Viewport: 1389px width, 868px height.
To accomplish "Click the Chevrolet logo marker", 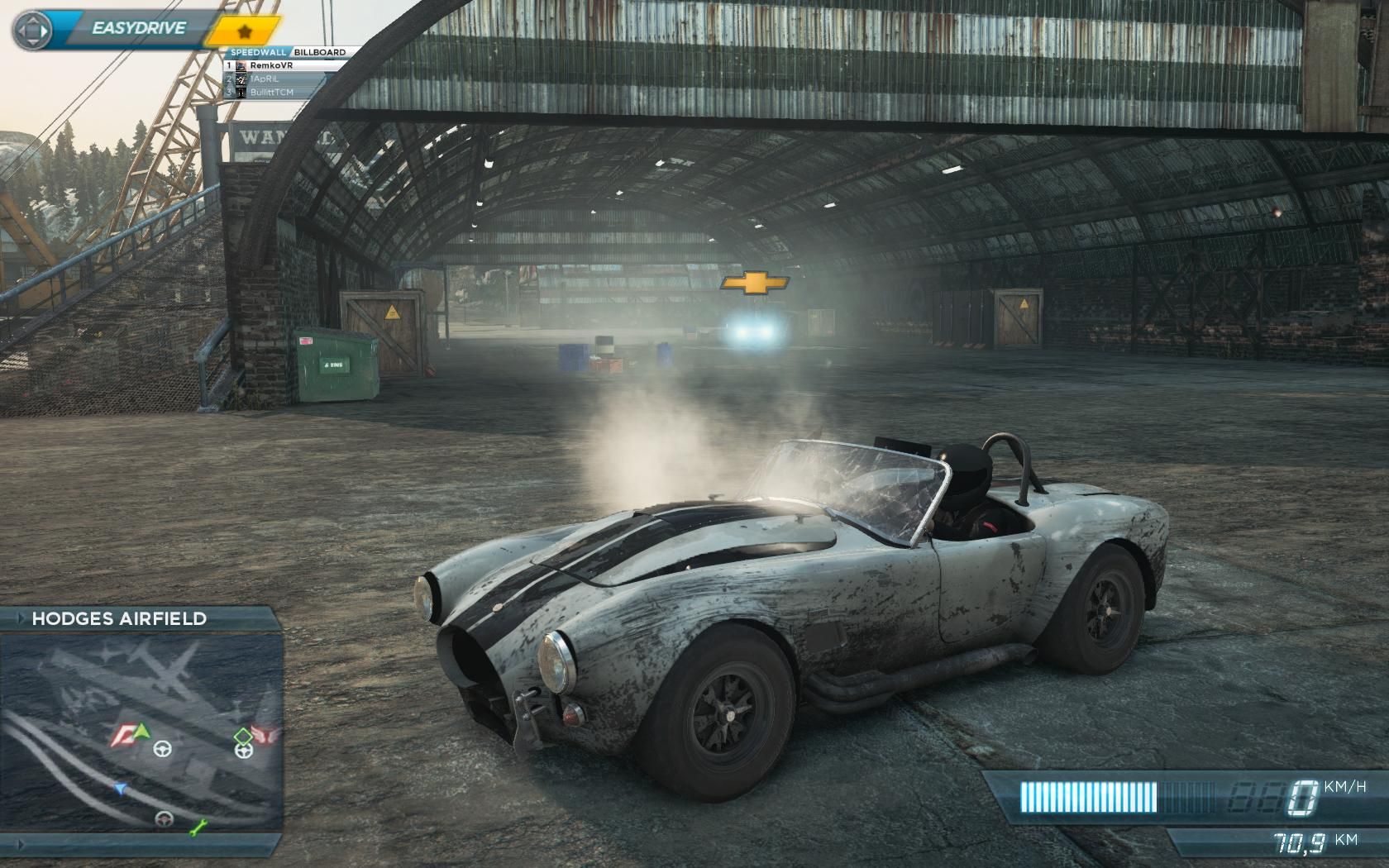I will pyautogui.click(x=754, y=283).
